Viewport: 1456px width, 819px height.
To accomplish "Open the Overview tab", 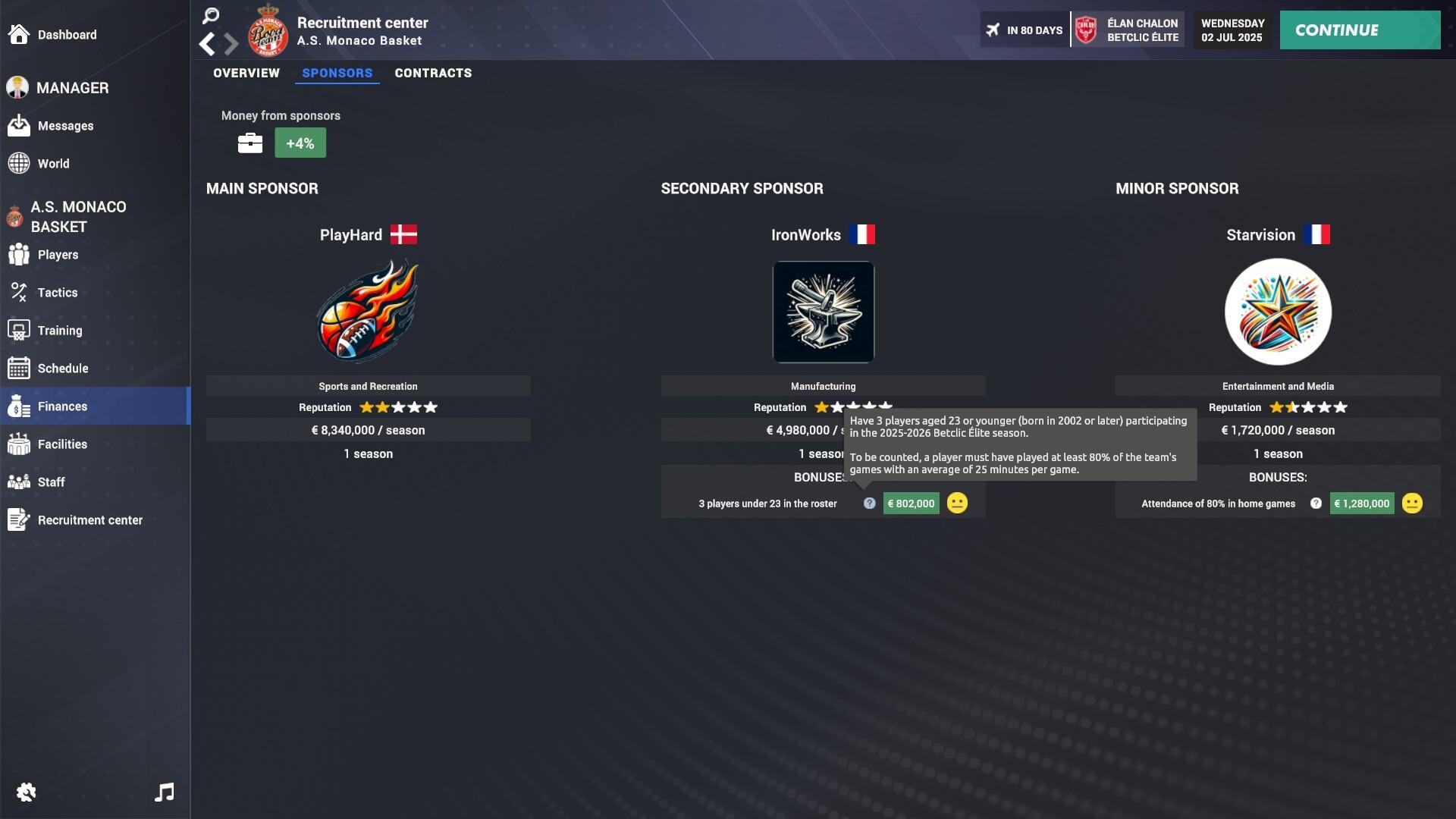I will point(245,73).
